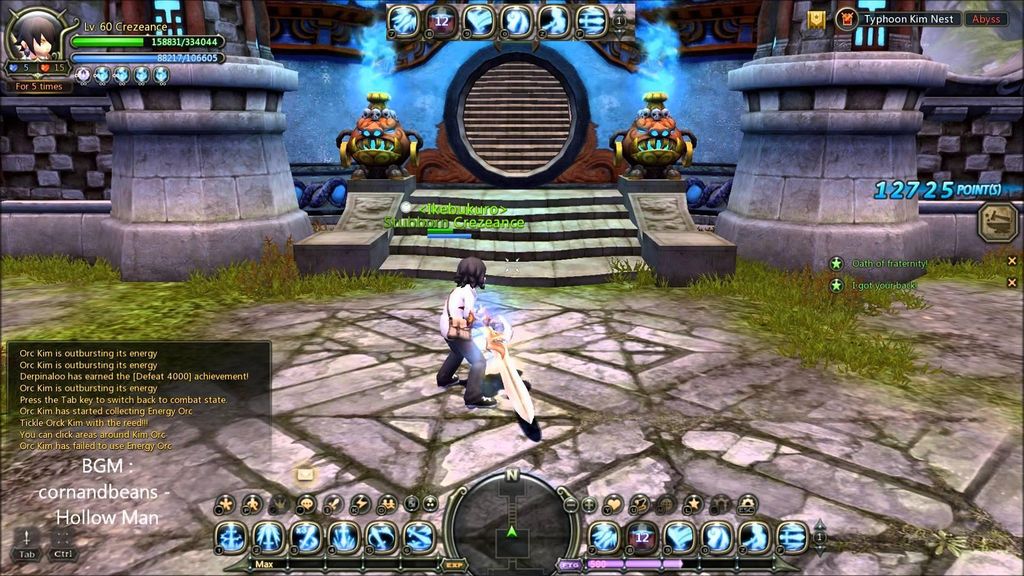
Task: Click the mail envelope notification icon
Action: point(305,473)
